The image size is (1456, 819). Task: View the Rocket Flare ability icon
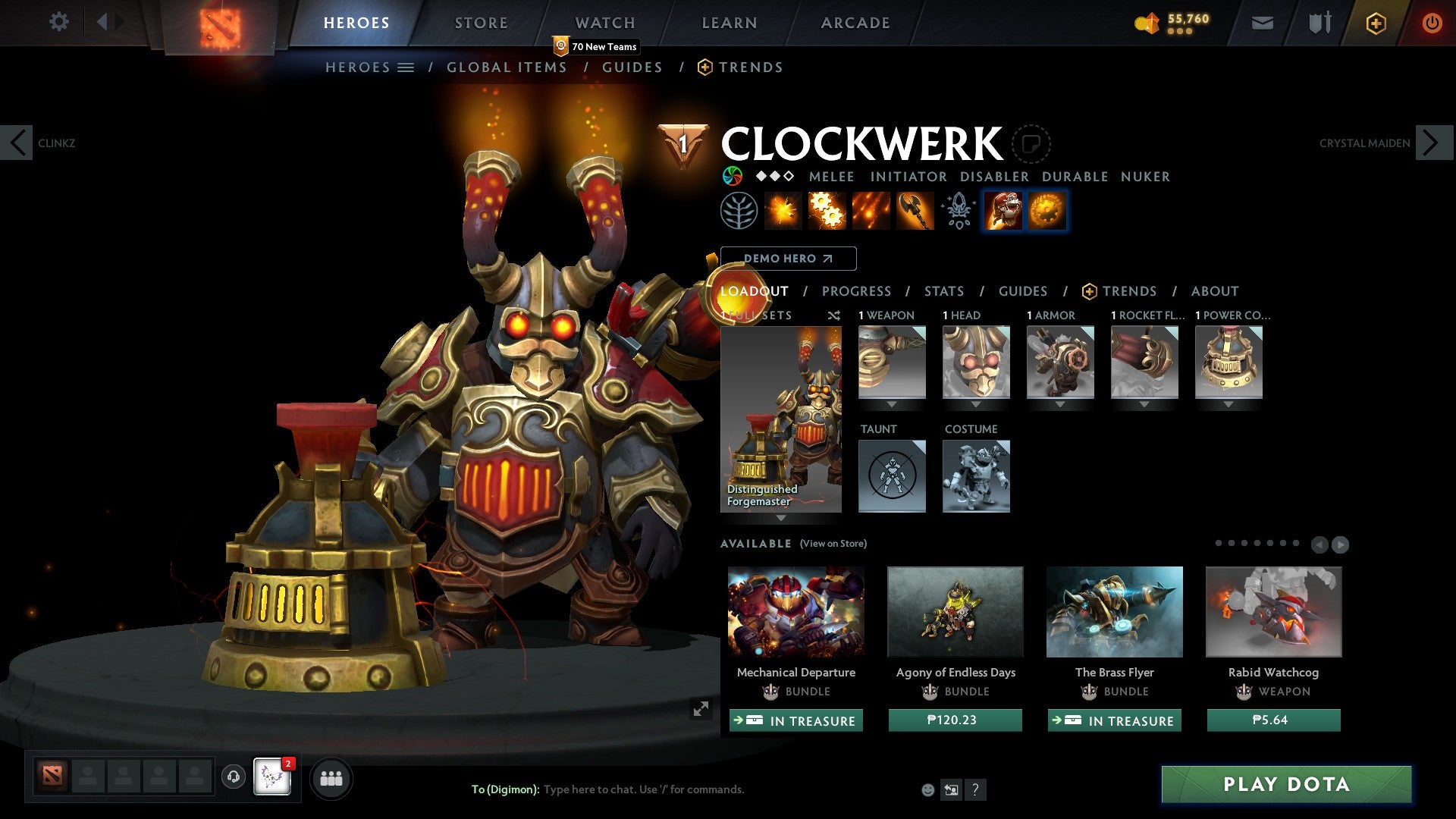coord(870,210)
